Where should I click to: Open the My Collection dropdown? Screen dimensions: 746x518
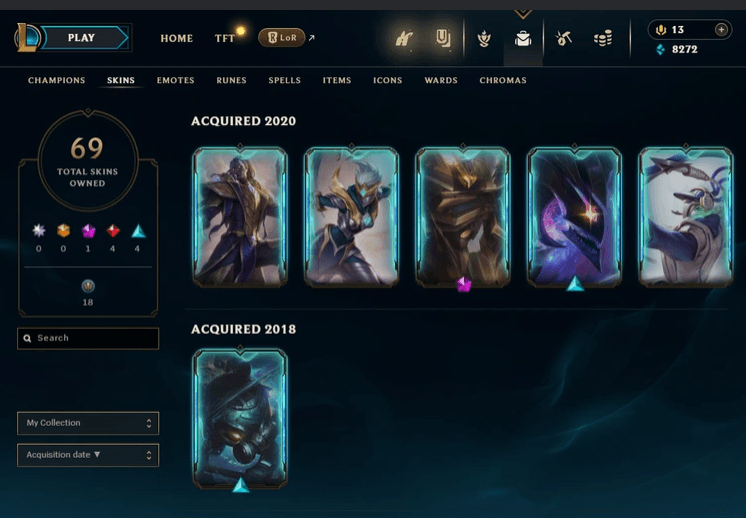(x=88, y=423)
